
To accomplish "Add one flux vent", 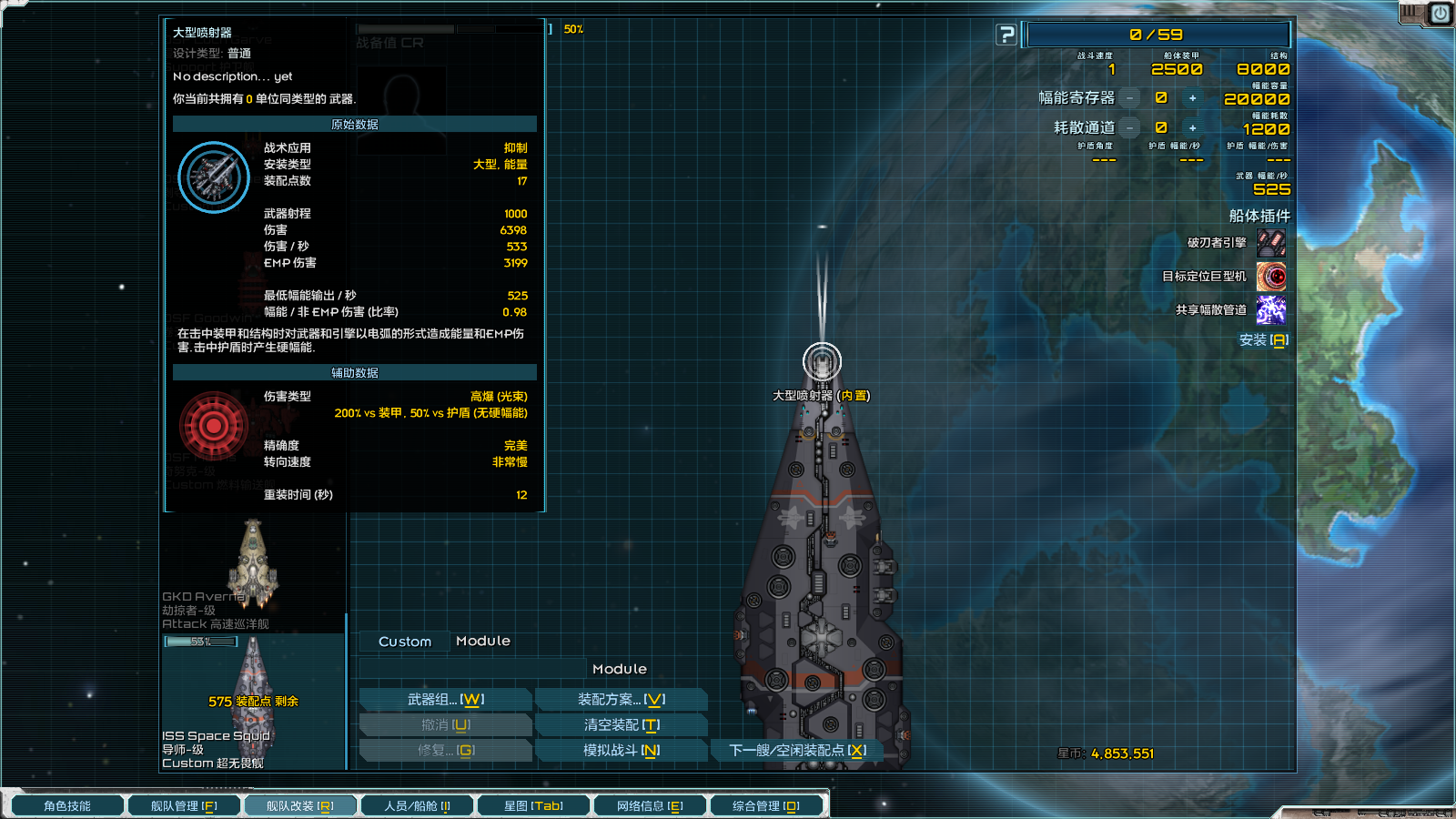I will [1192, 128].
